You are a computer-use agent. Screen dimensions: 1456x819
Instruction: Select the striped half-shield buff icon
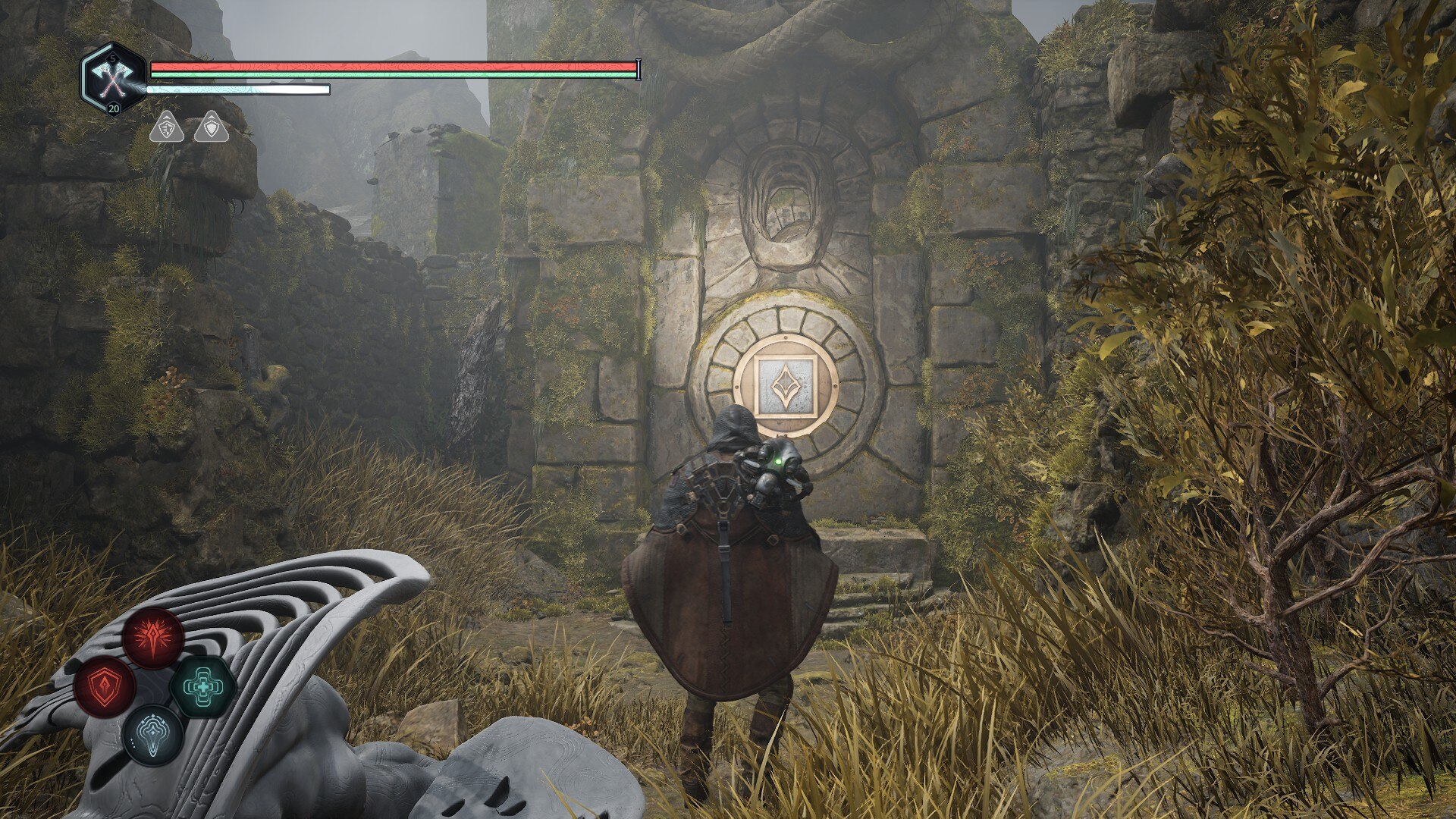tap(165, 127)
